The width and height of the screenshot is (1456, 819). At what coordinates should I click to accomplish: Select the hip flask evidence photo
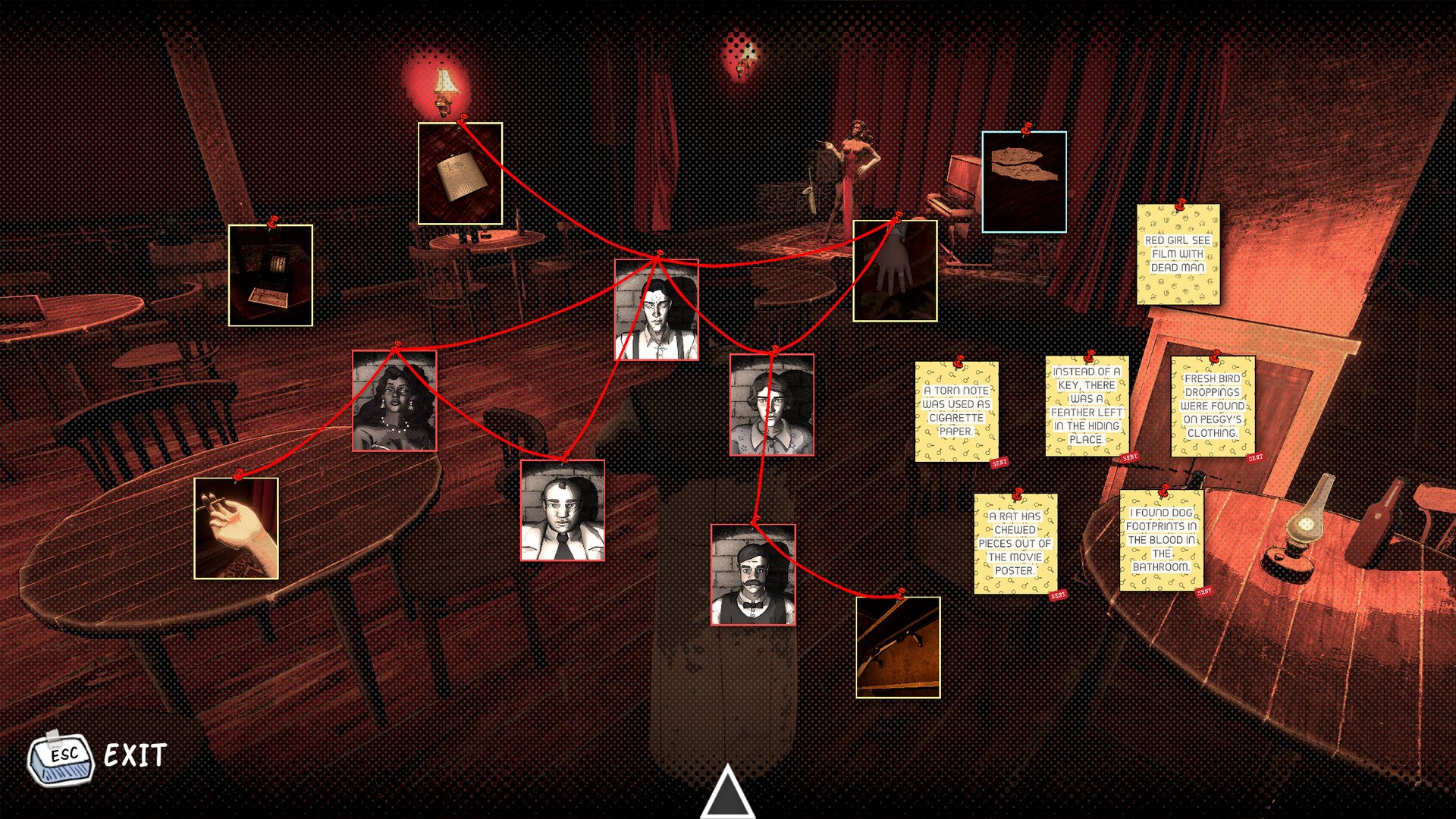coord(460,174)
